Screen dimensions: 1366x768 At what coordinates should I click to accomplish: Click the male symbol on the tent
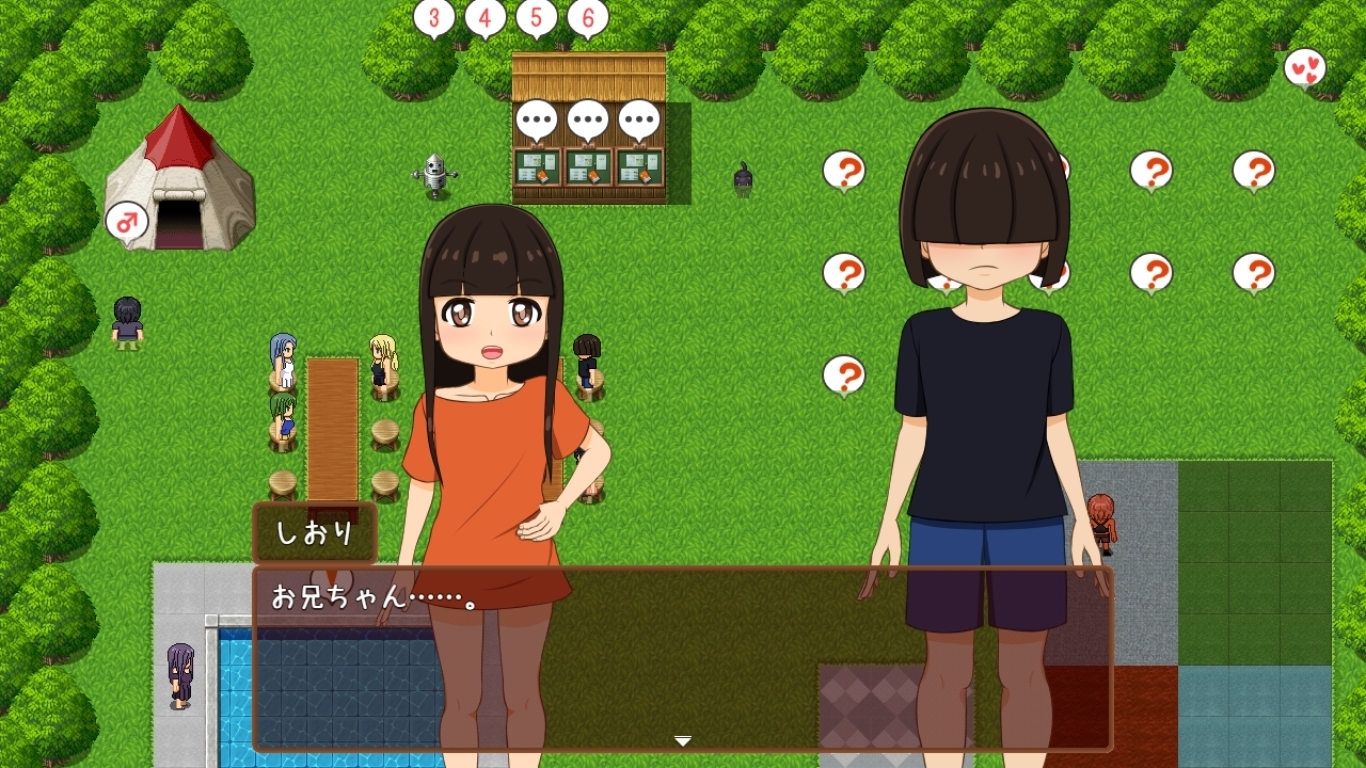point(125,222)
